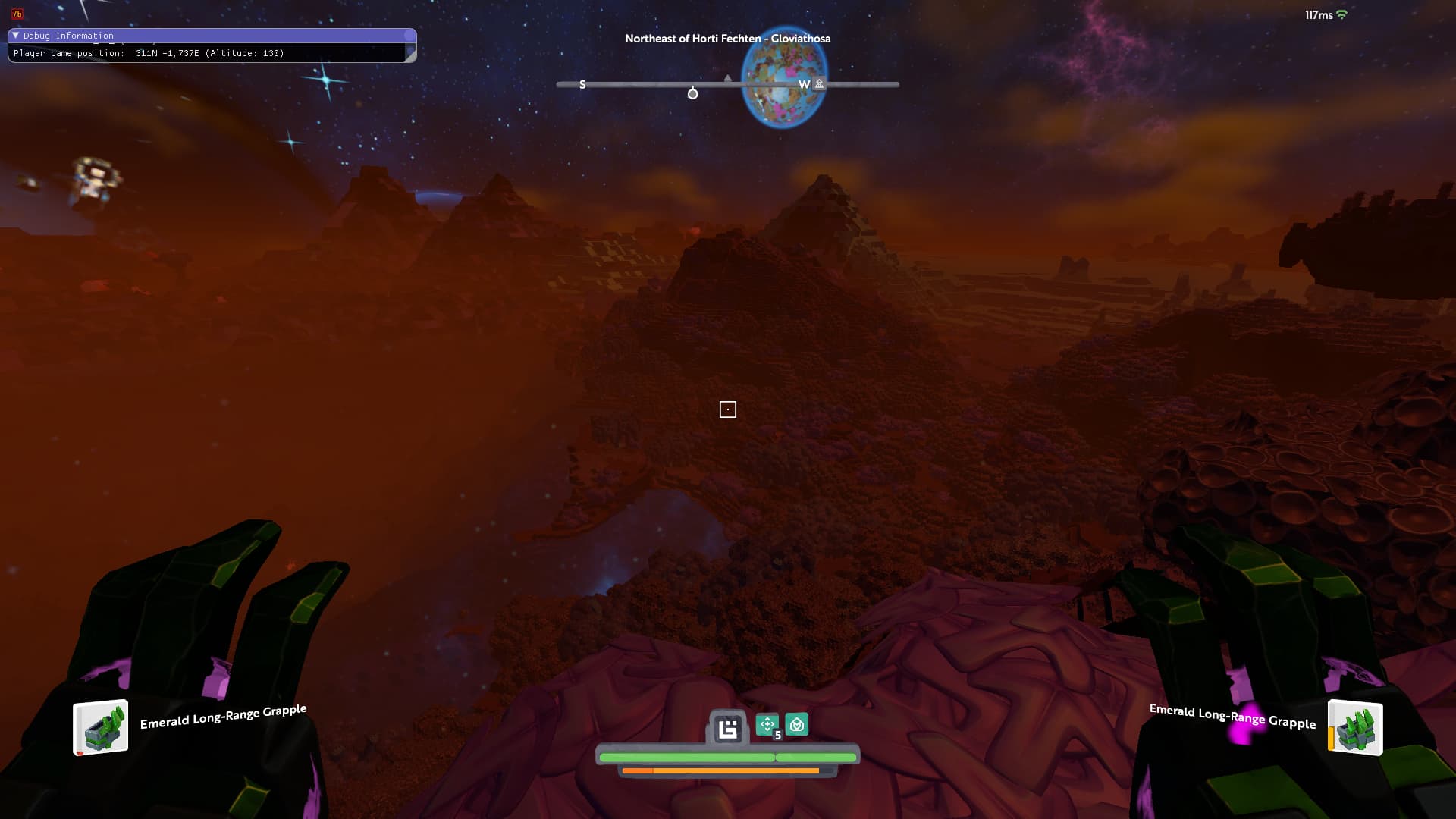Click the teal leaf-drop buff icon
The height and width of the screenshot is (819, 1456).
coord(796,724)
